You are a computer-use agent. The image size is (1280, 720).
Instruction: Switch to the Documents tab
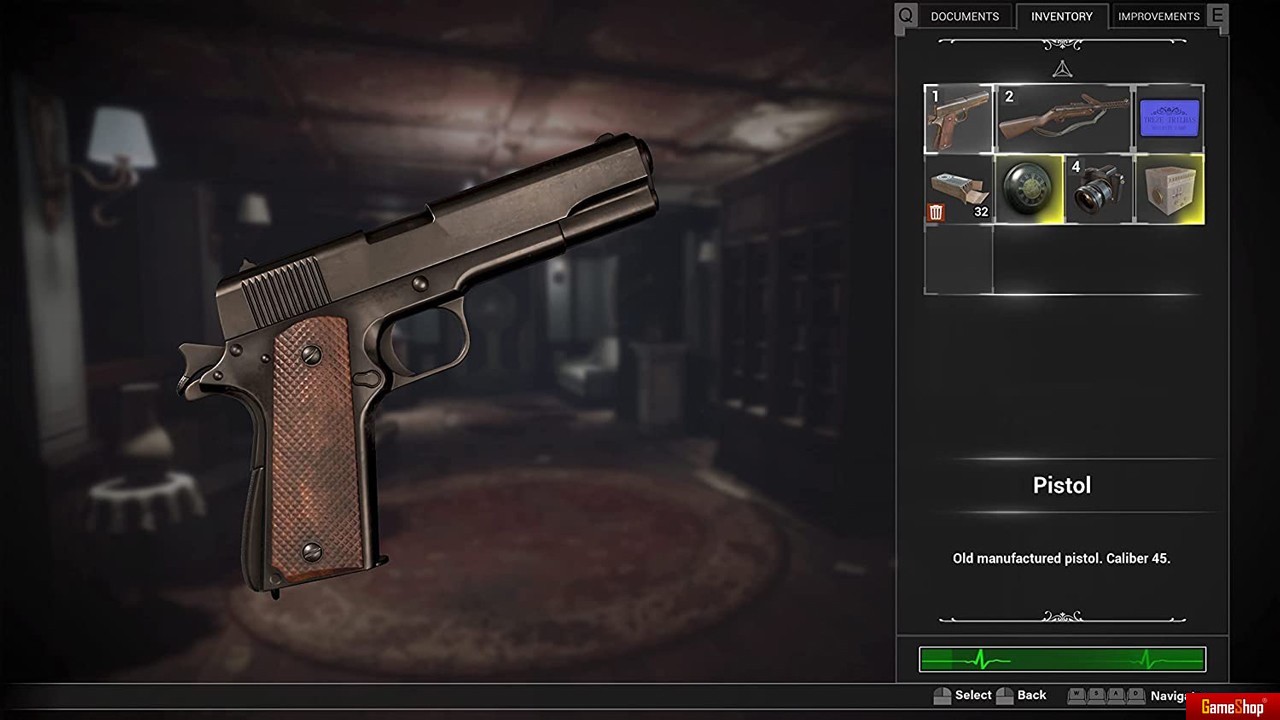[964, 16]
